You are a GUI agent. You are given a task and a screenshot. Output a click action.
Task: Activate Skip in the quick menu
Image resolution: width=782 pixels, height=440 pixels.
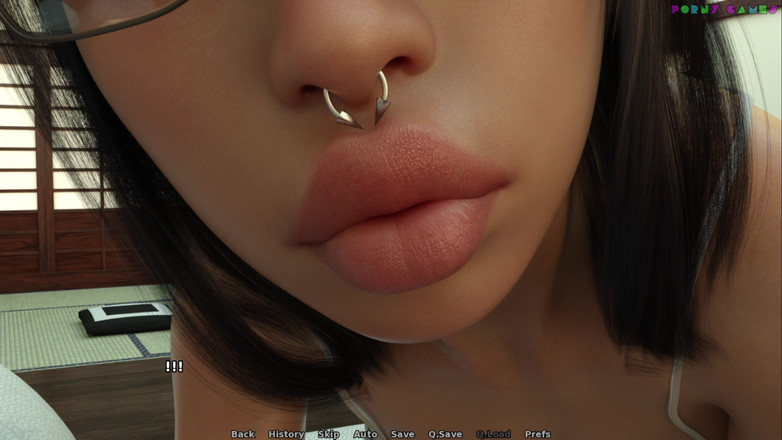(329, 434)
